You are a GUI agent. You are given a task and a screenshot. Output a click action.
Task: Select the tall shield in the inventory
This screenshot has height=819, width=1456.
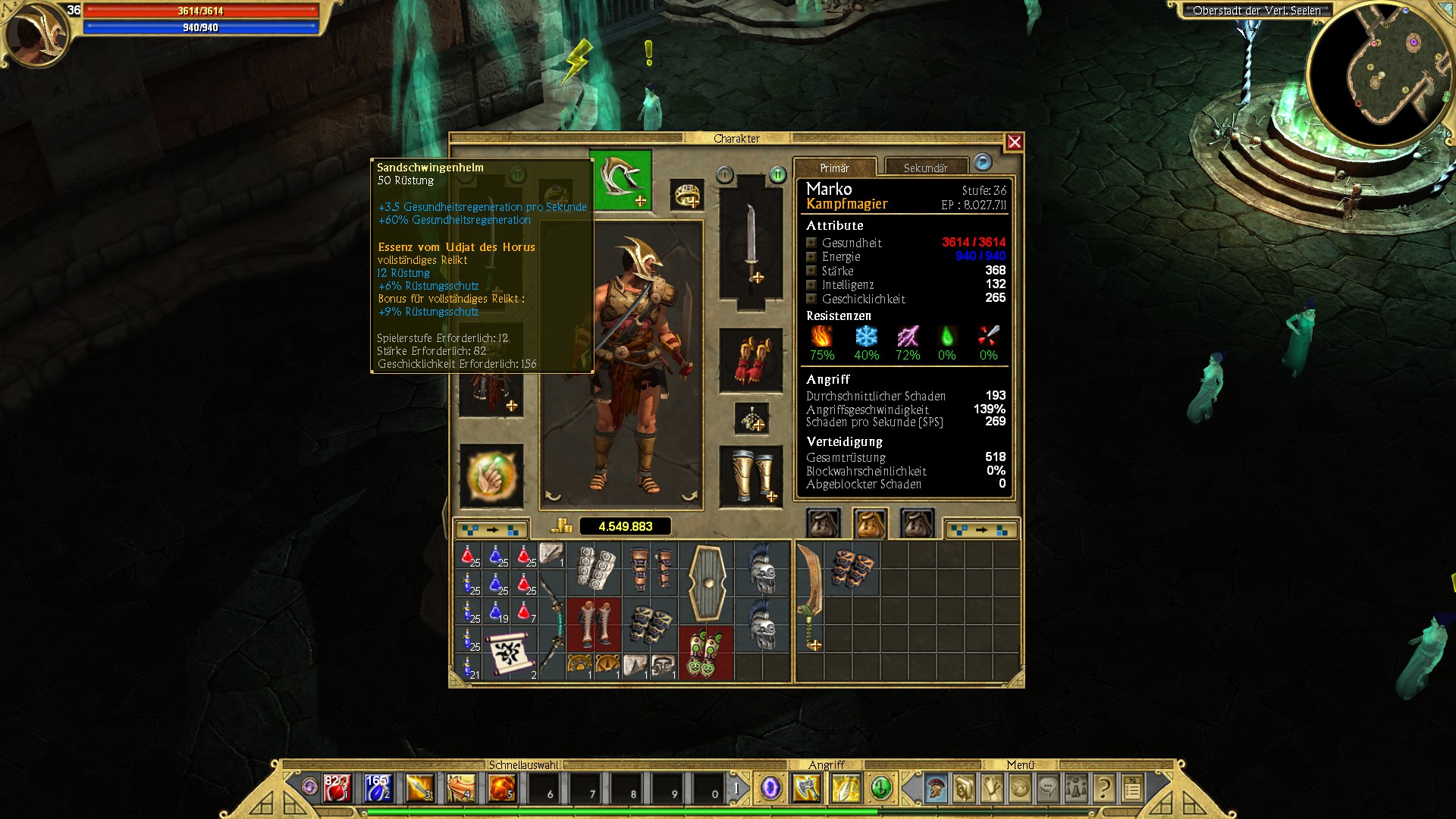707,582
